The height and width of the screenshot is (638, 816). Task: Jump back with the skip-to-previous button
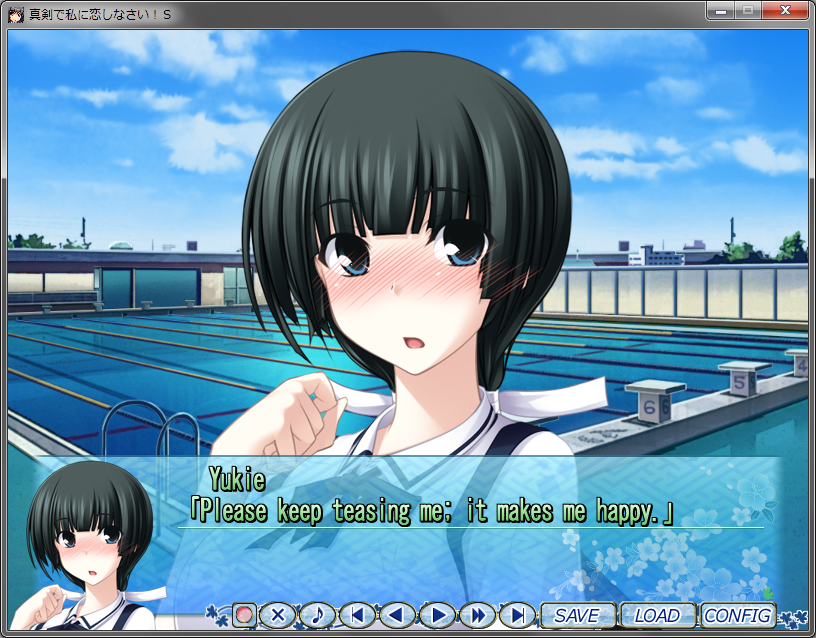pyautogui.click(x=357, y=615)
